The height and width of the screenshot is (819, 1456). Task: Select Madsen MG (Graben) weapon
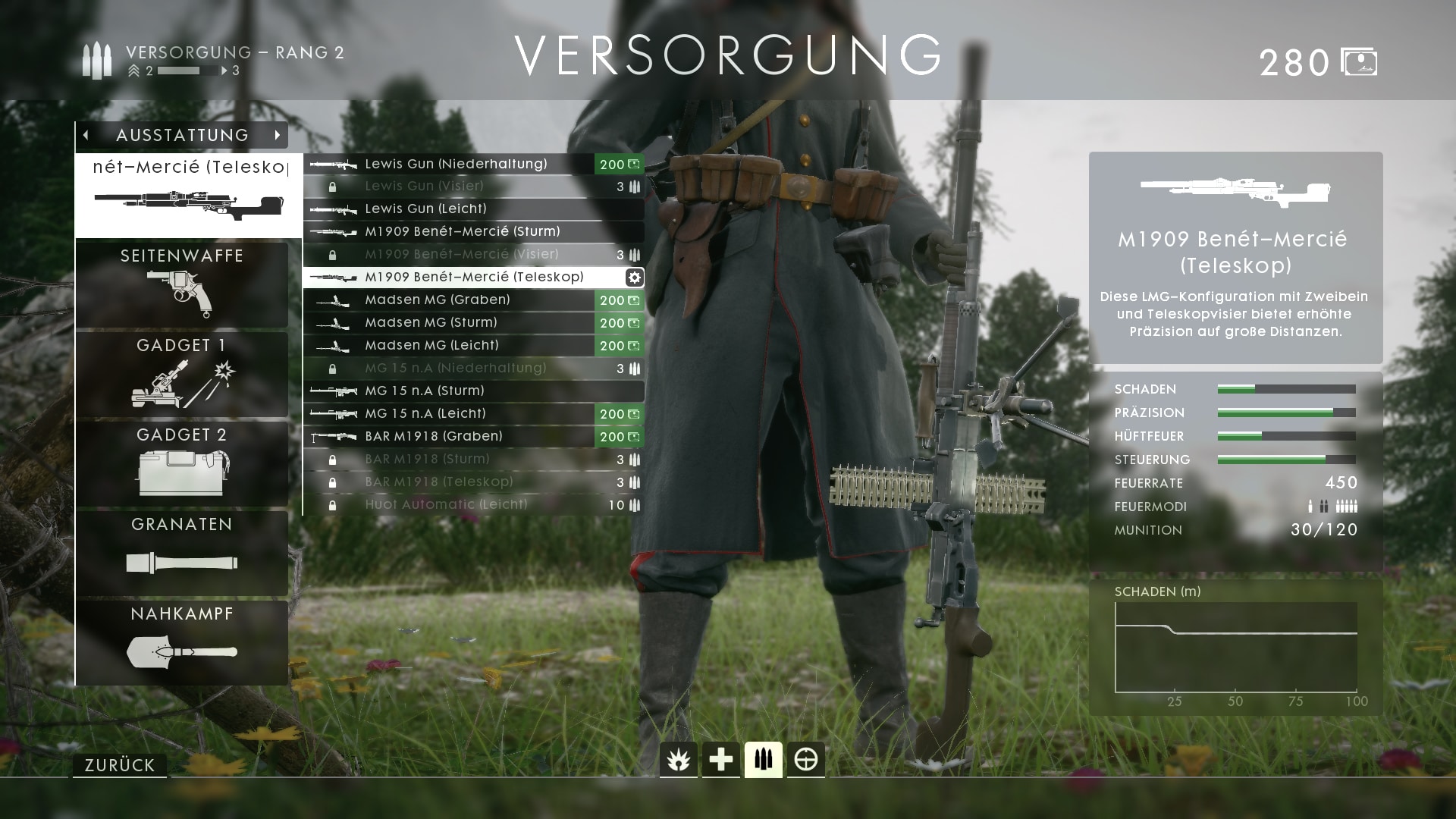click(x=438, y=300)
